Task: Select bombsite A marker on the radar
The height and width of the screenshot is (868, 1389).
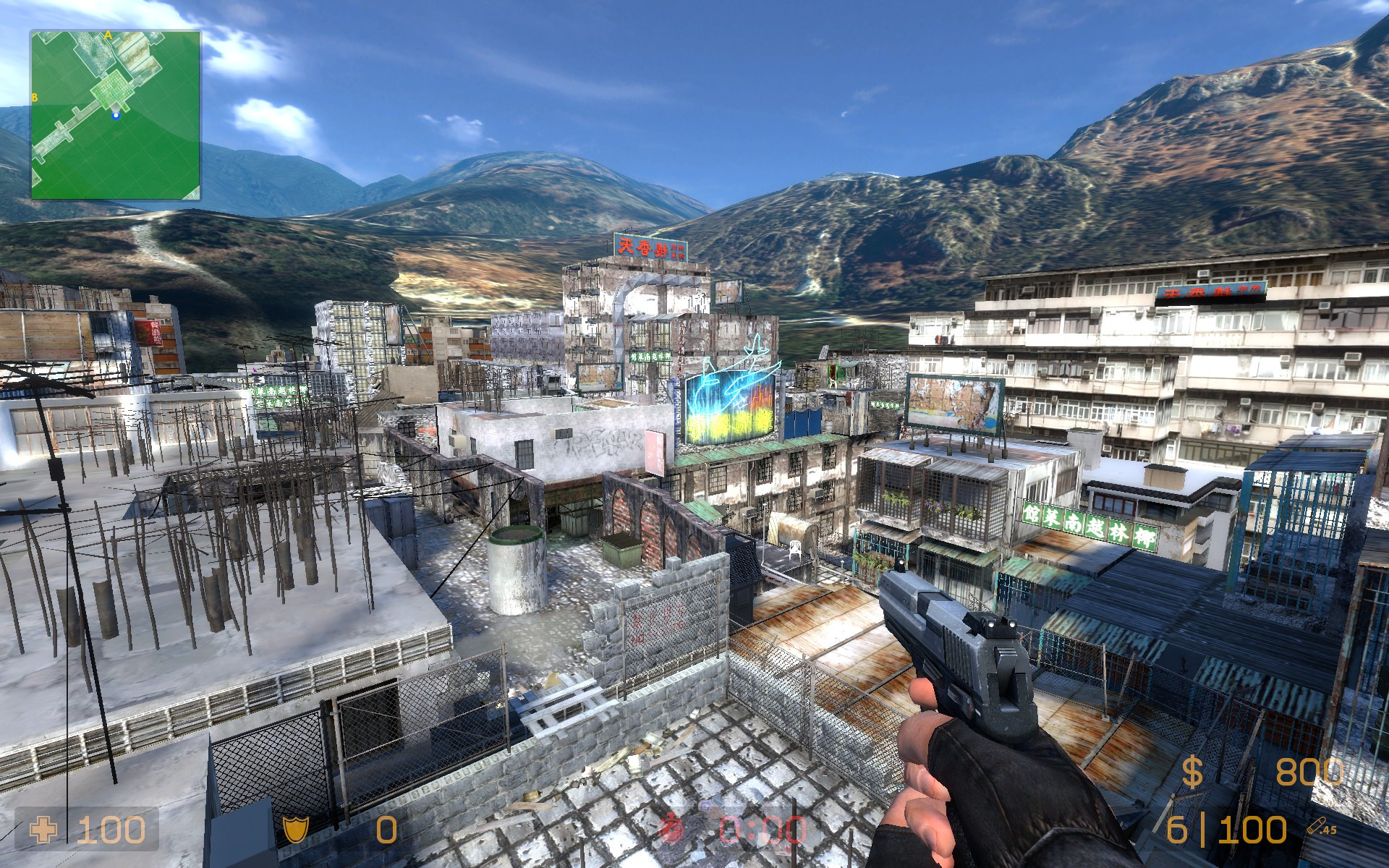Action: click(109, 34)
